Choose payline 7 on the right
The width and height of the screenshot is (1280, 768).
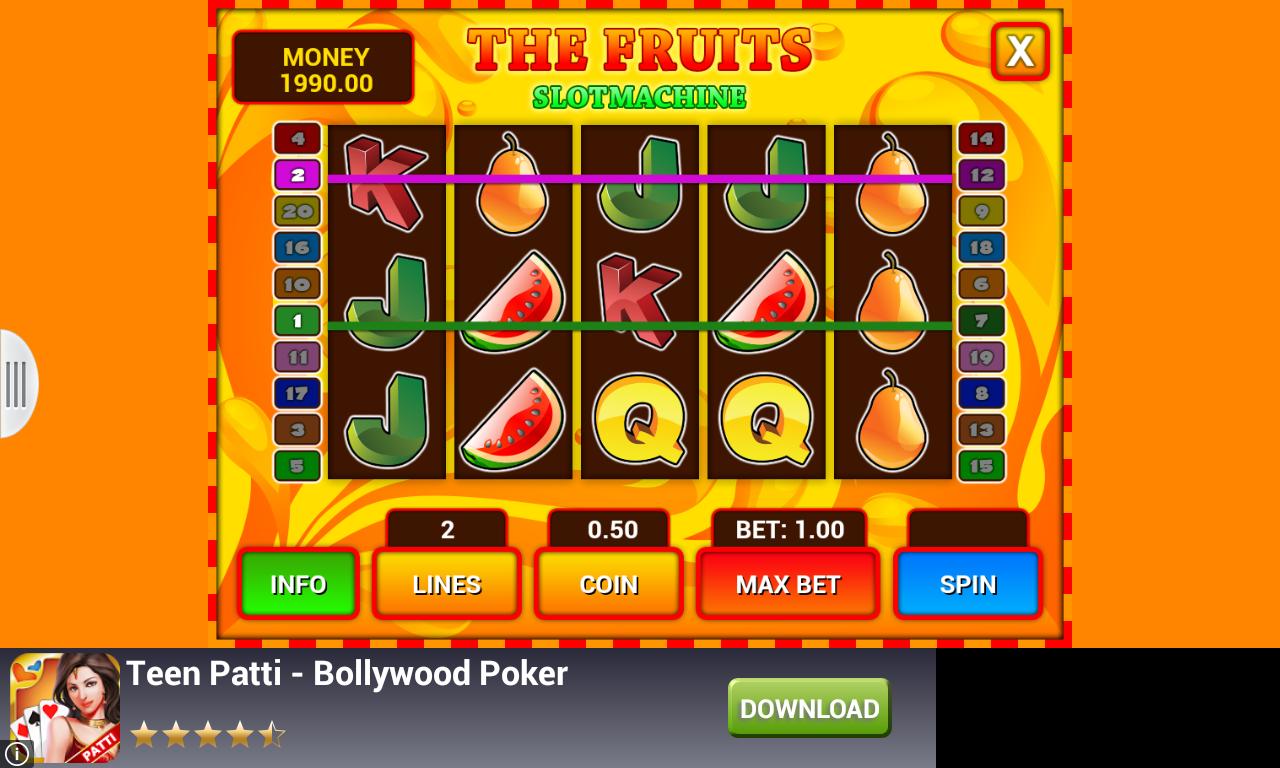[981, 322]
